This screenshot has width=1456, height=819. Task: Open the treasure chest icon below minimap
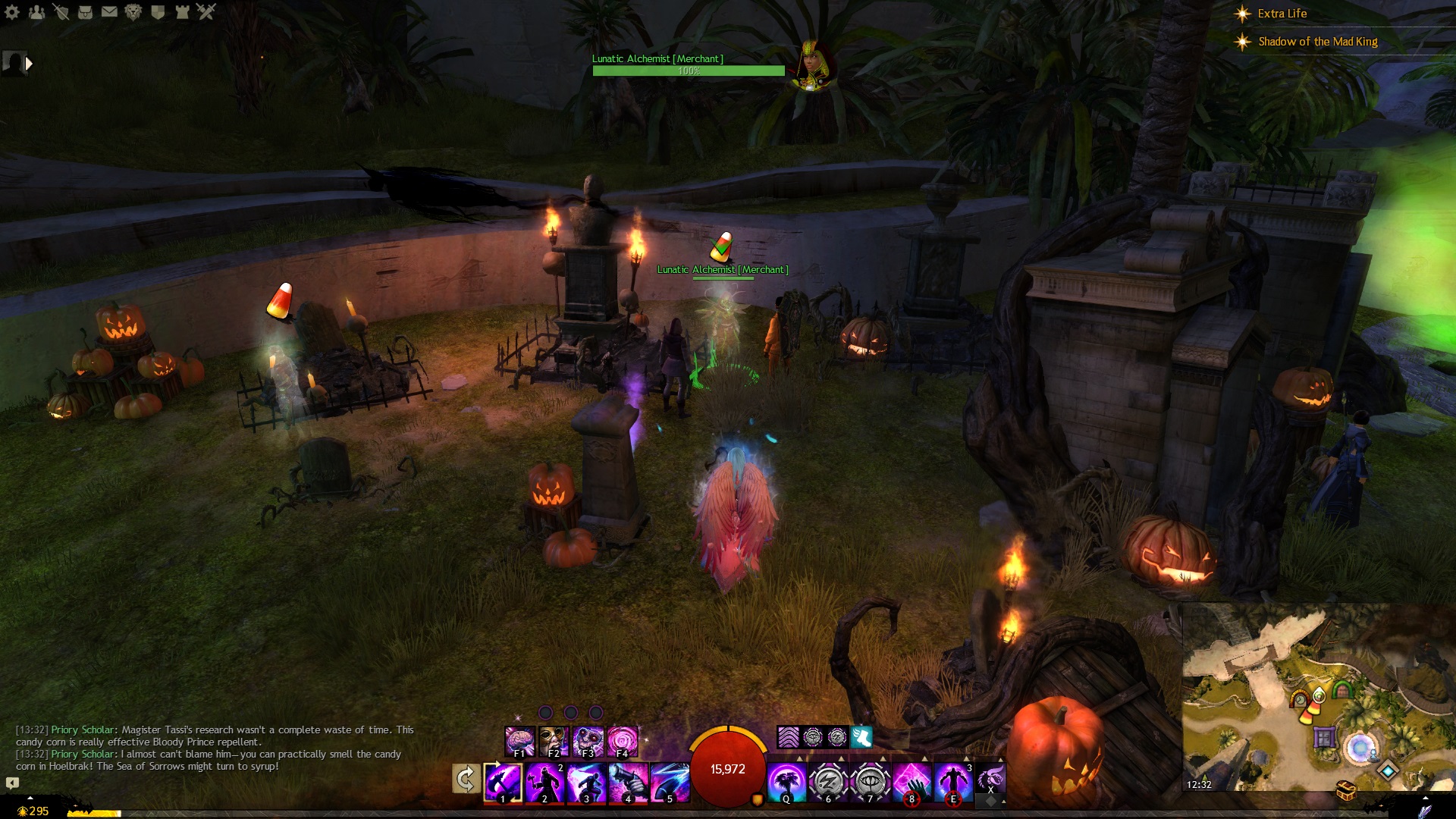[1346, 791]
